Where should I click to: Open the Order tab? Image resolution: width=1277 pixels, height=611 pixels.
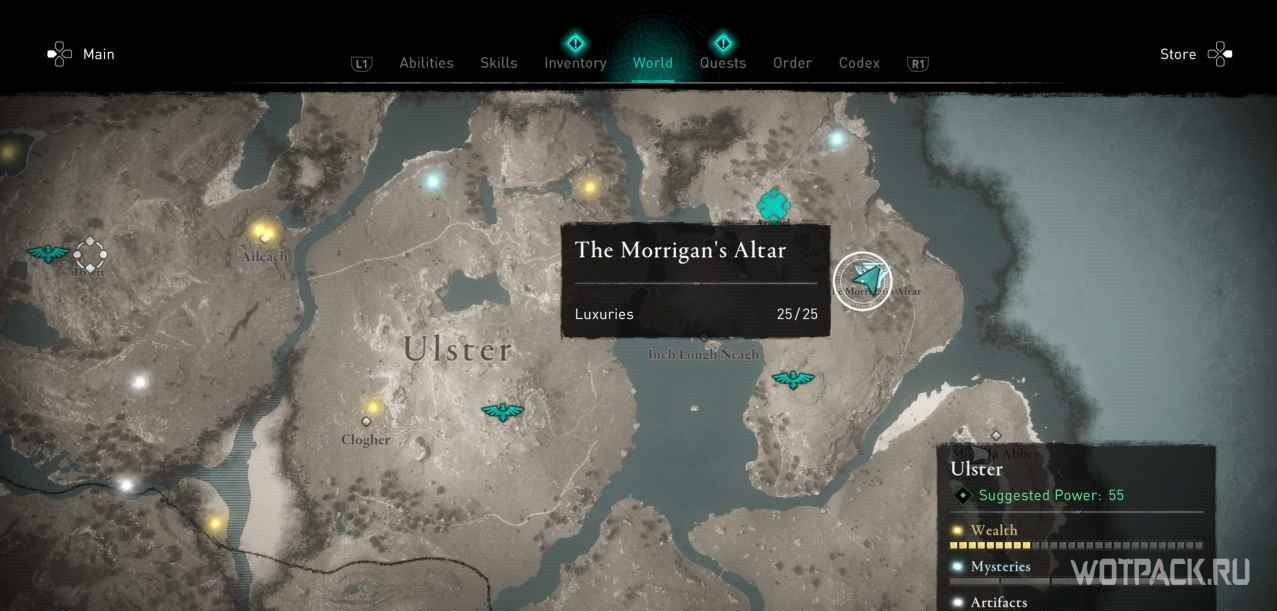(792, 63)
